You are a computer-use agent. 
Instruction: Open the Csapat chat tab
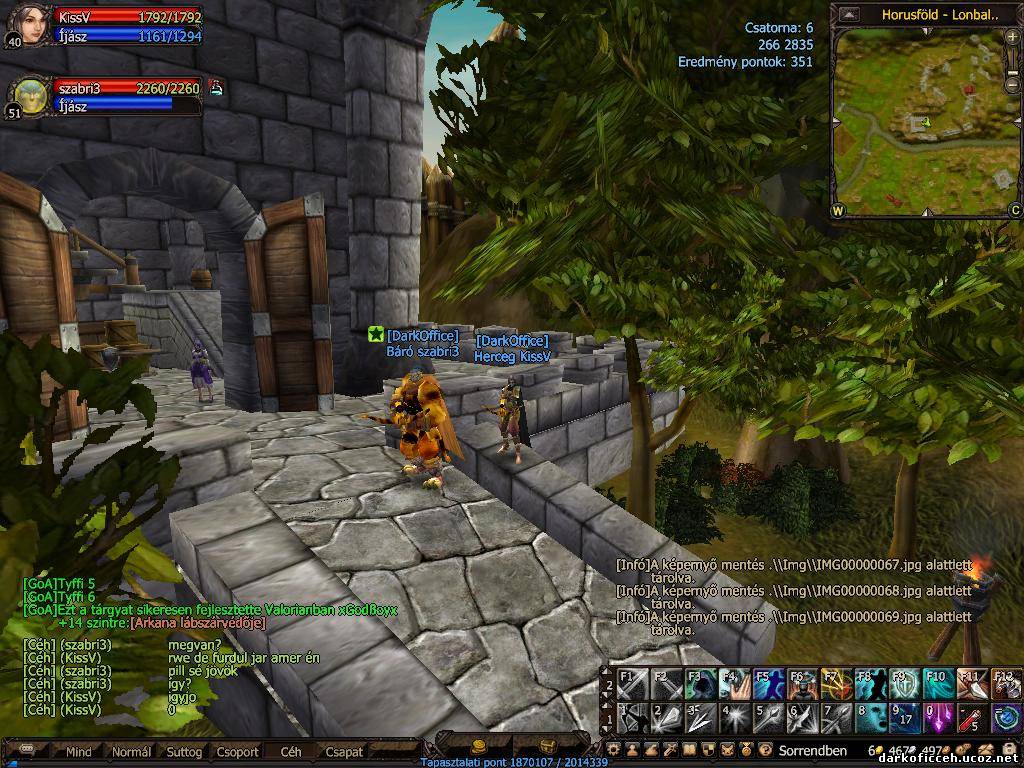pos(344,751)
